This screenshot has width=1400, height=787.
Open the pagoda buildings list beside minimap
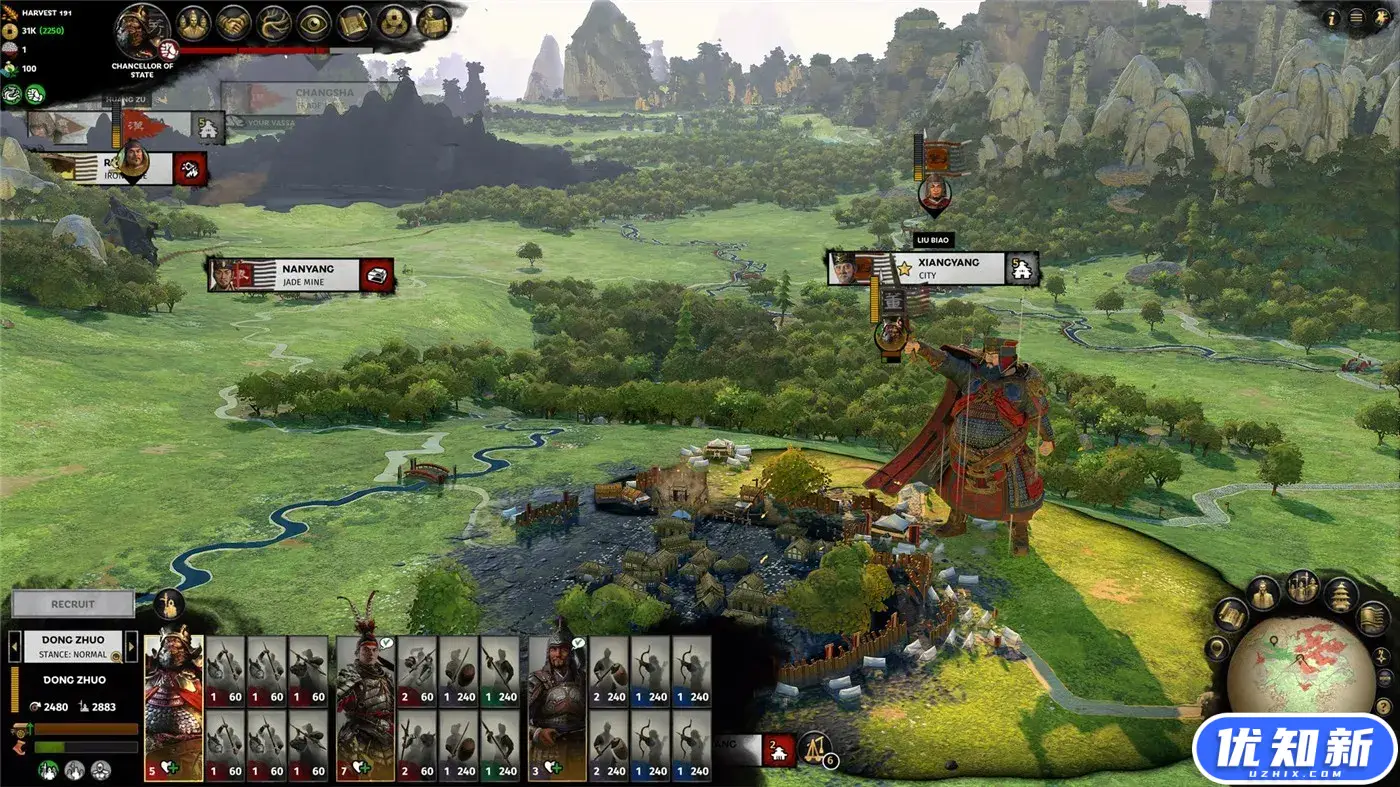(1341, 595)
